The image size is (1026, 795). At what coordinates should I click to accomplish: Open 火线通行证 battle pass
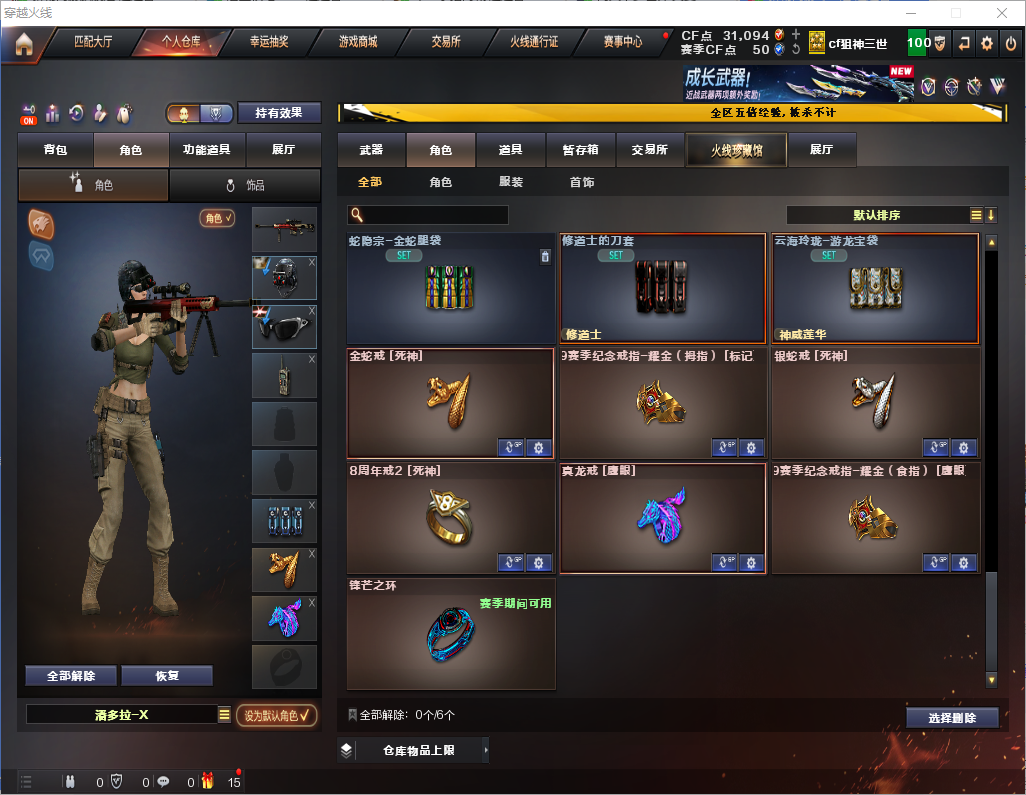coord(534,42)
